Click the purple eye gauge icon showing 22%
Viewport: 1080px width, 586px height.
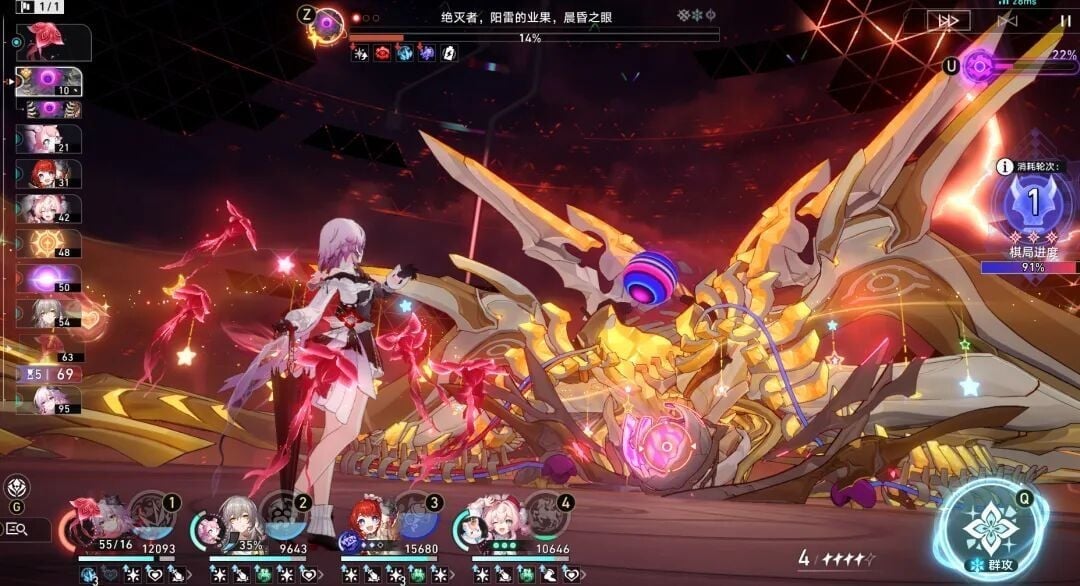tap(979, 66)
